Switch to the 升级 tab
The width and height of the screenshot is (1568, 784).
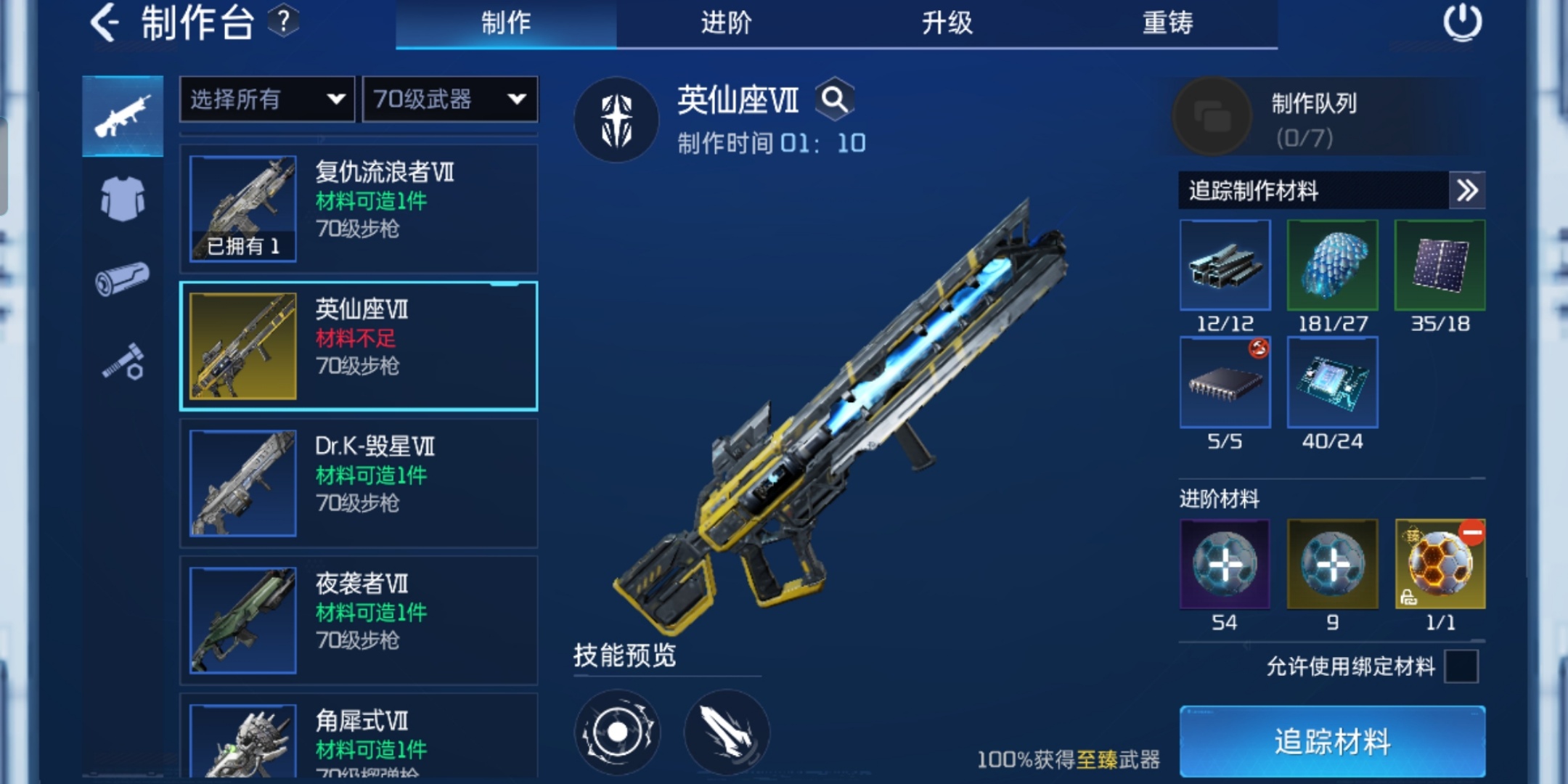(947, 23)
